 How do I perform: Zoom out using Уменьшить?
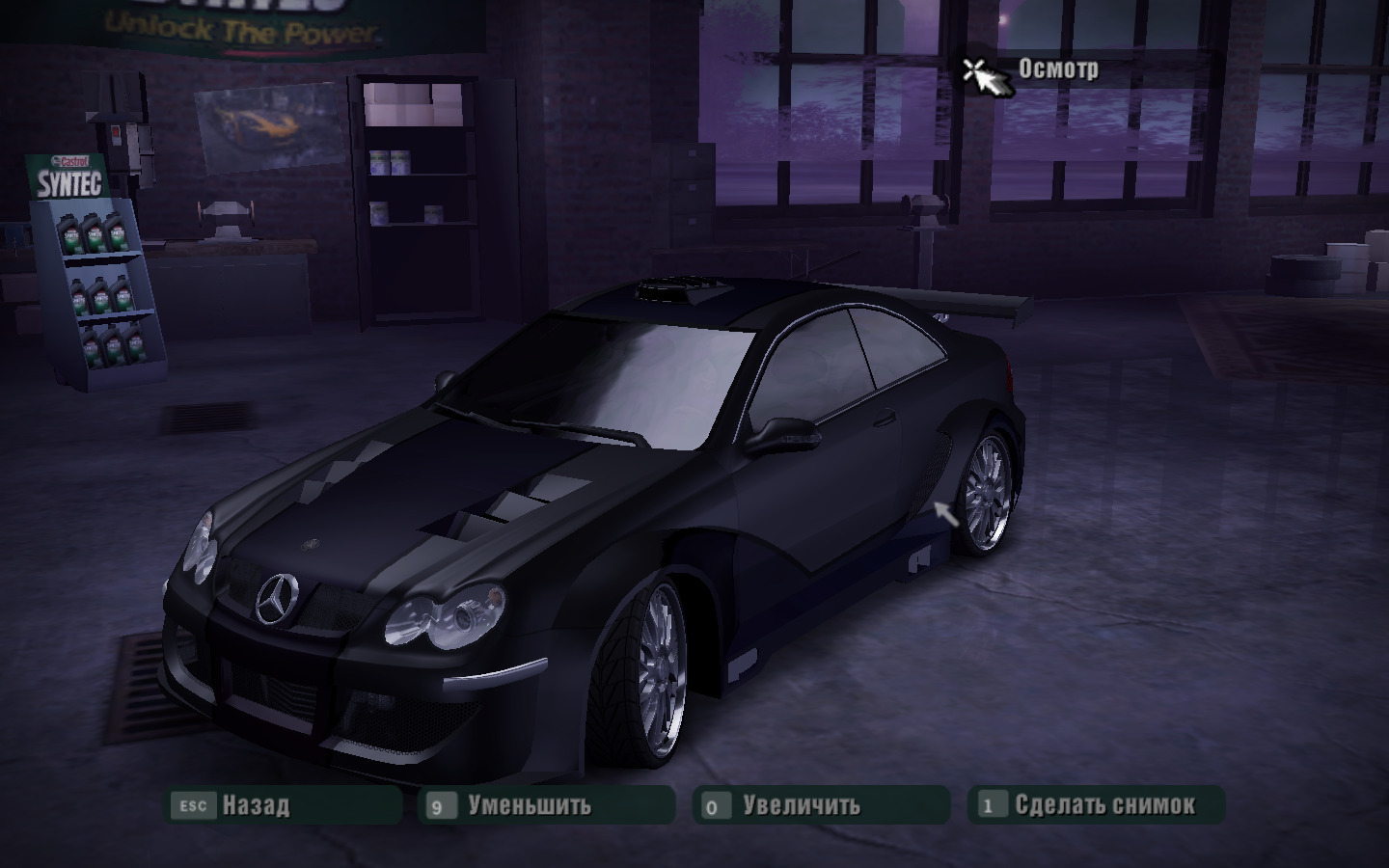(x=546, y=805)
